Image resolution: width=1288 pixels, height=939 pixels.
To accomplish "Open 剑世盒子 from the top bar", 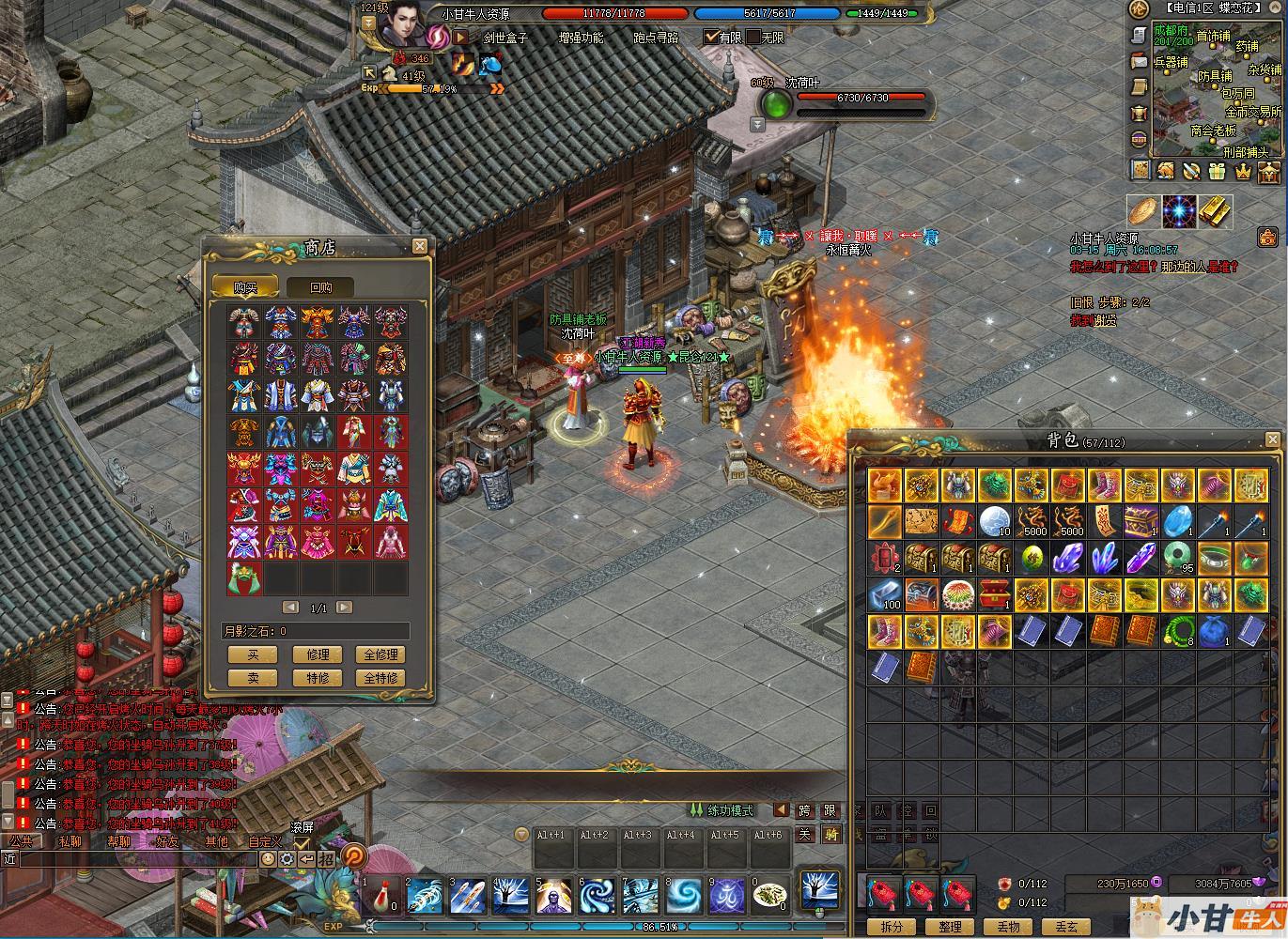I will [505, 38].
